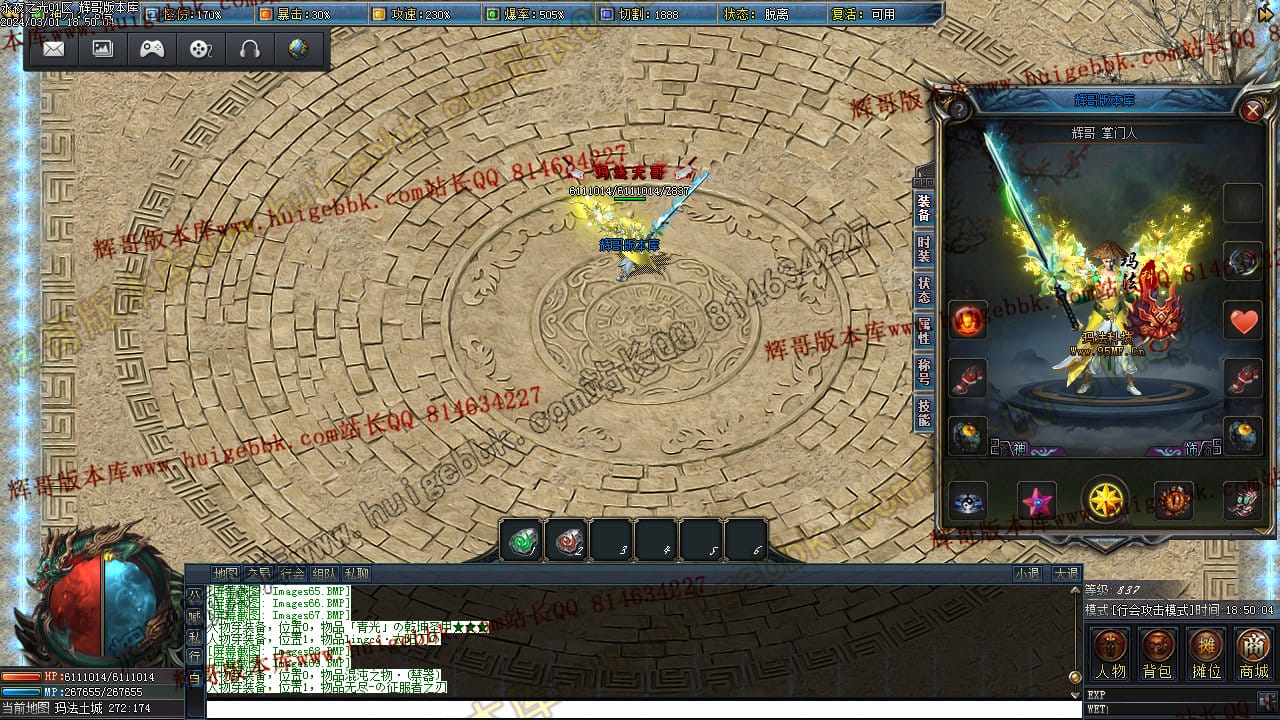Screen dimensions: 1280x720
Task: Open the 人物 character button
Action: click(x=1110, y=655)
